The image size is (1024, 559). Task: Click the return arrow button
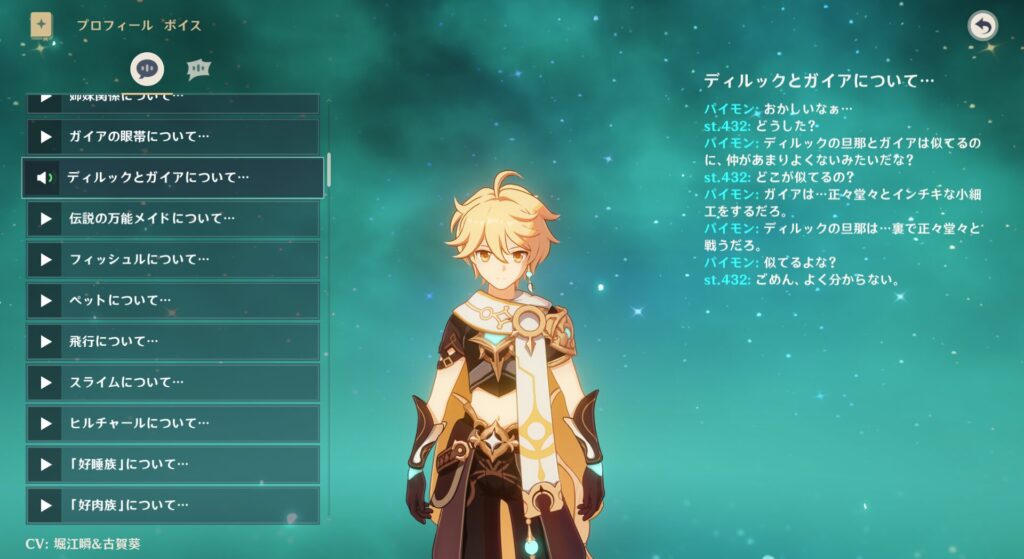click(983, 26)
